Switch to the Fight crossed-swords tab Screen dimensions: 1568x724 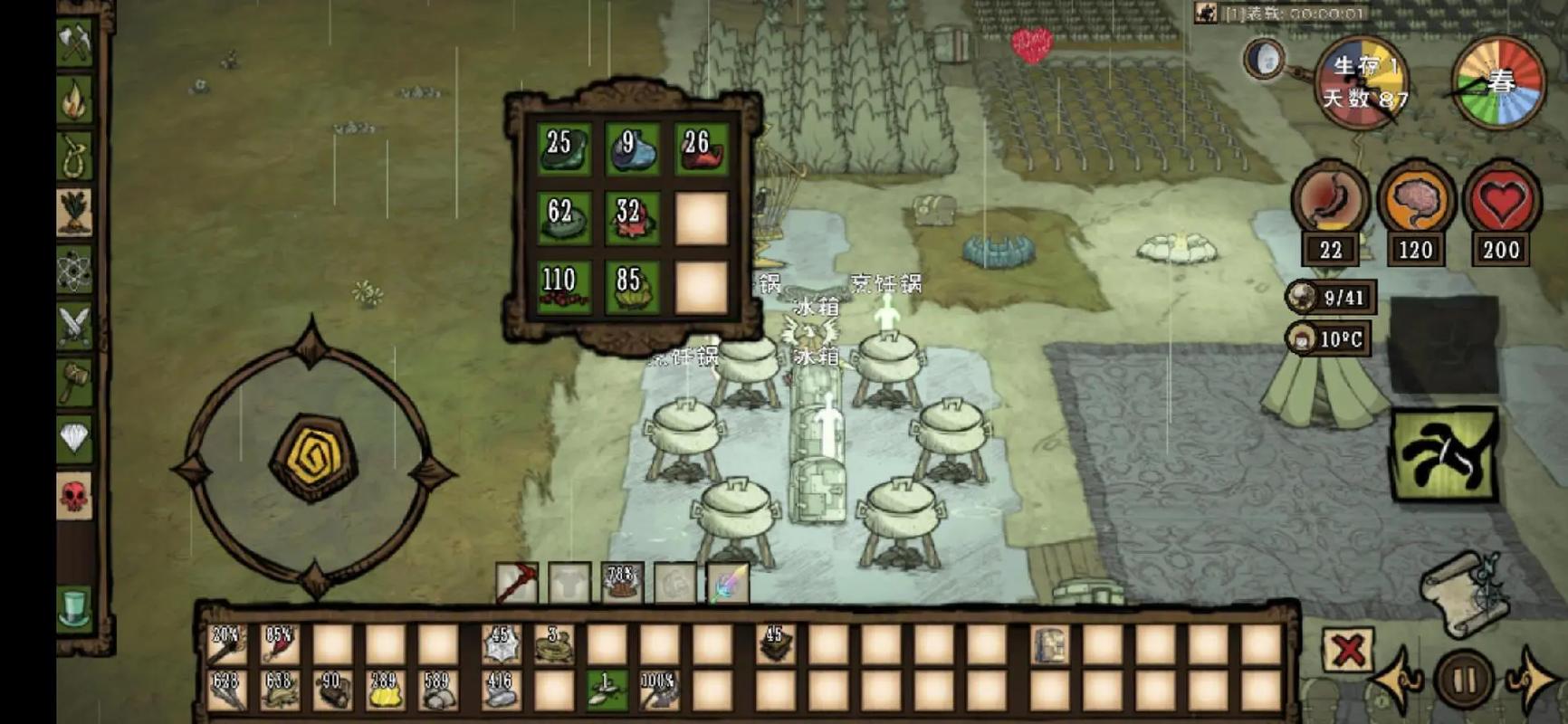74,325
